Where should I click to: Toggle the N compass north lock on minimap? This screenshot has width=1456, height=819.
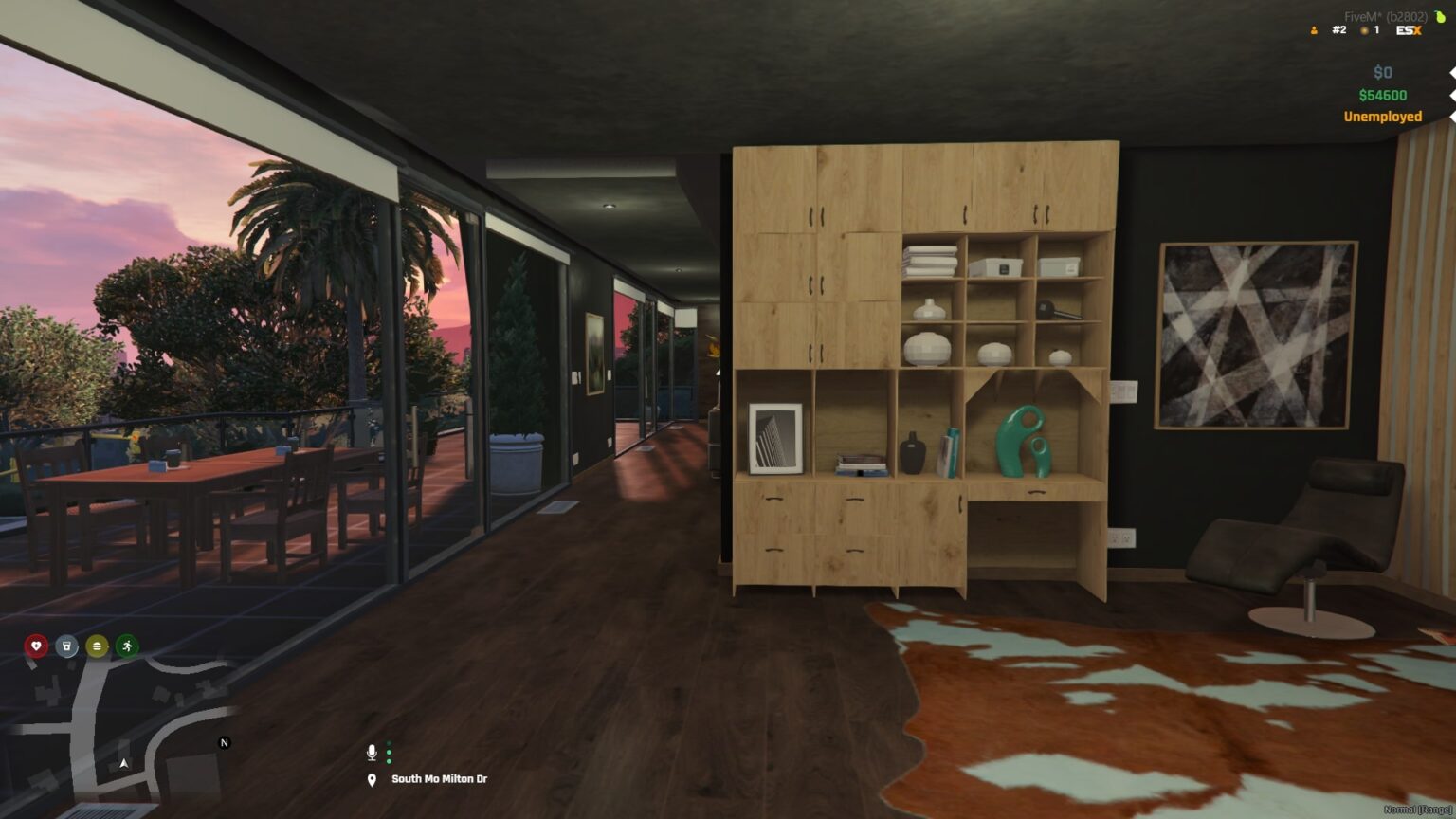click(x=224, y=743)
